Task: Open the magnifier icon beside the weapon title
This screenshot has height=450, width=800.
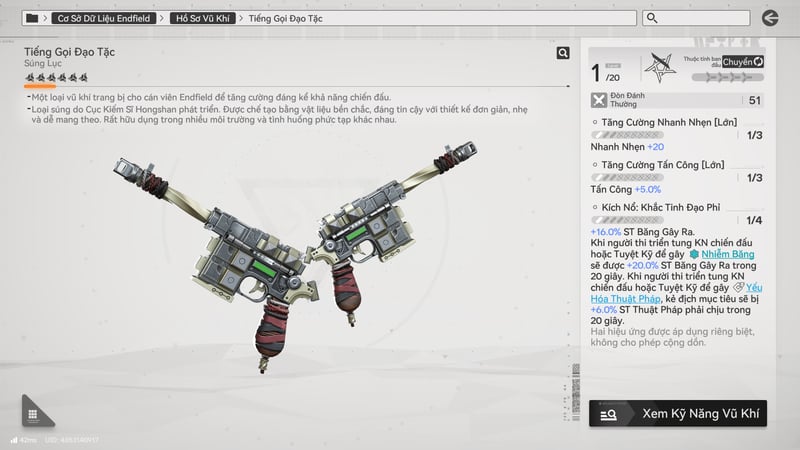Action: pyautogui.click(x=564, y=53)
